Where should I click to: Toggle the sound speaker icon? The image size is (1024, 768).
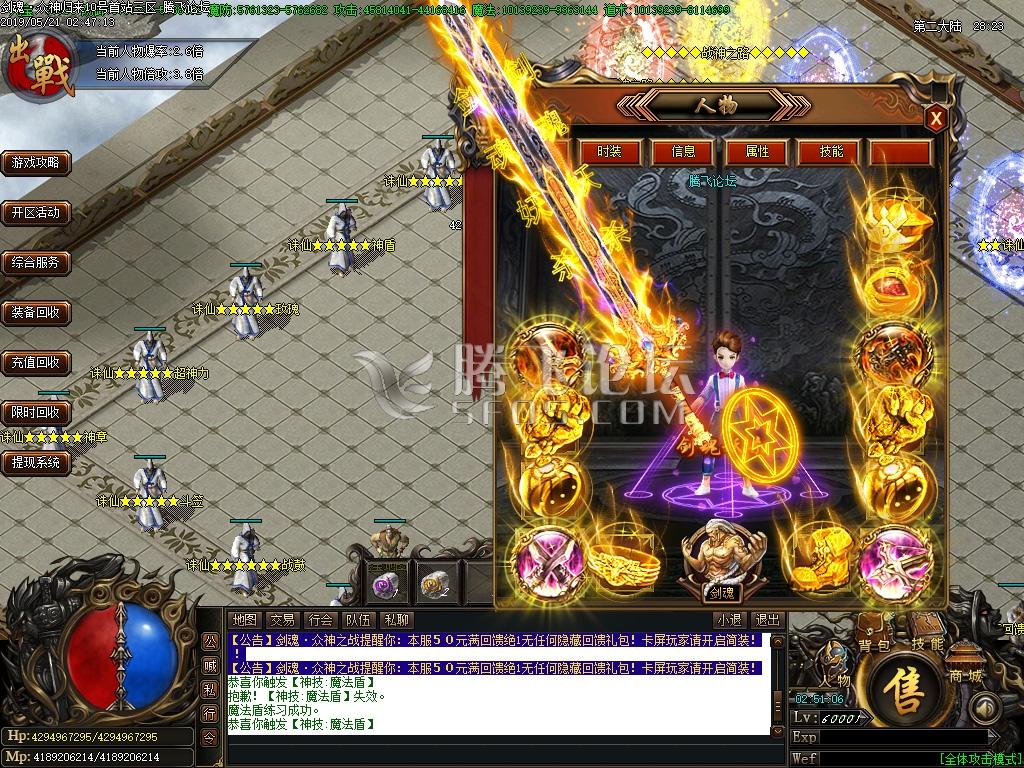pyautogui.click(x=985, y=707)
